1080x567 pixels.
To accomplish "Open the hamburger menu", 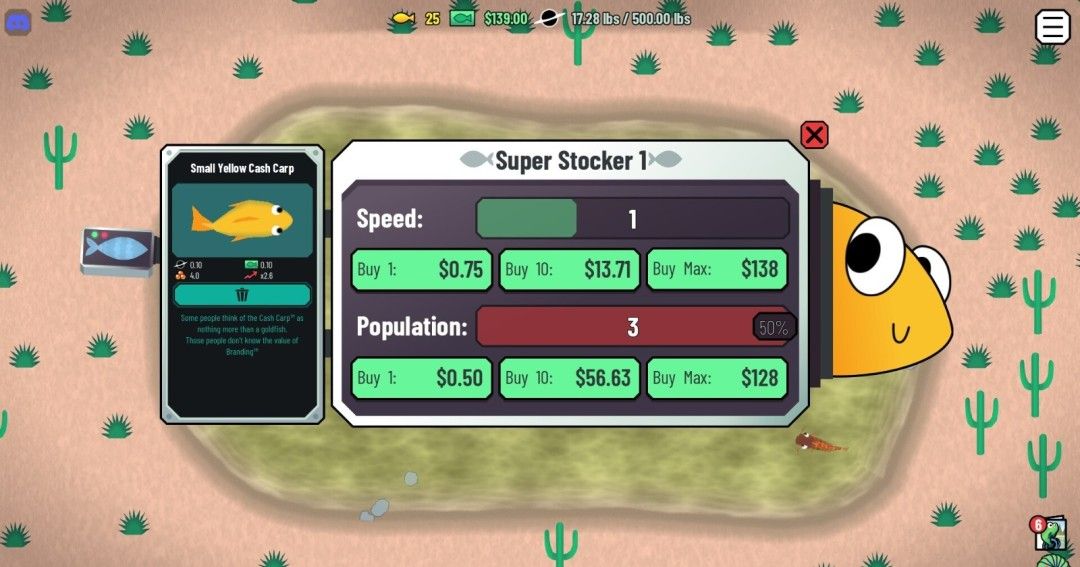I will 1052,27.
